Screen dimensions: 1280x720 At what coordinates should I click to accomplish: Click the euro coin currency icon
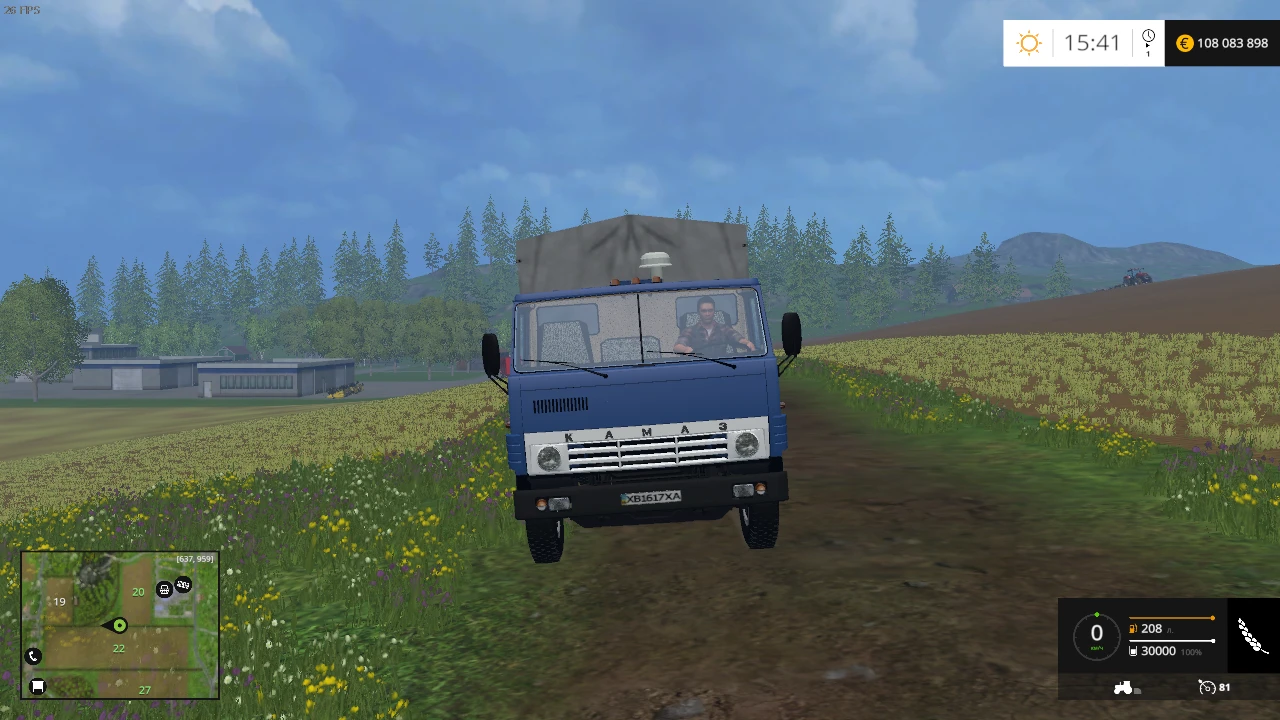click(1184, 43)
